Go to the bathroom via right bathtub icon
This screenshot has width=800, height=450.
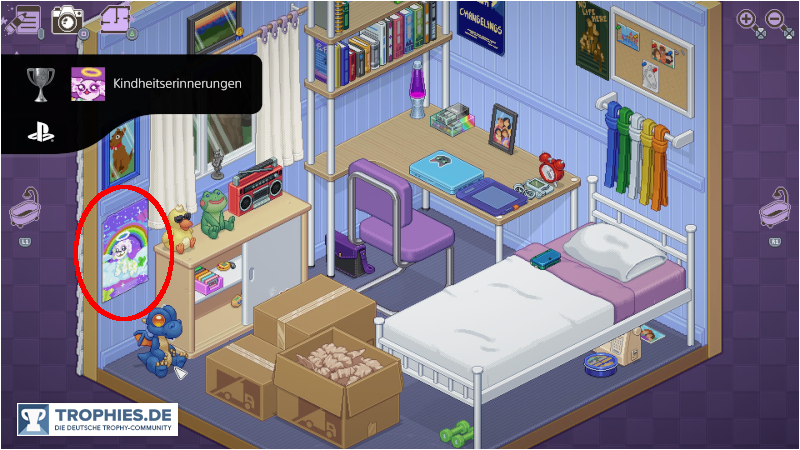[x=774, y=213]
